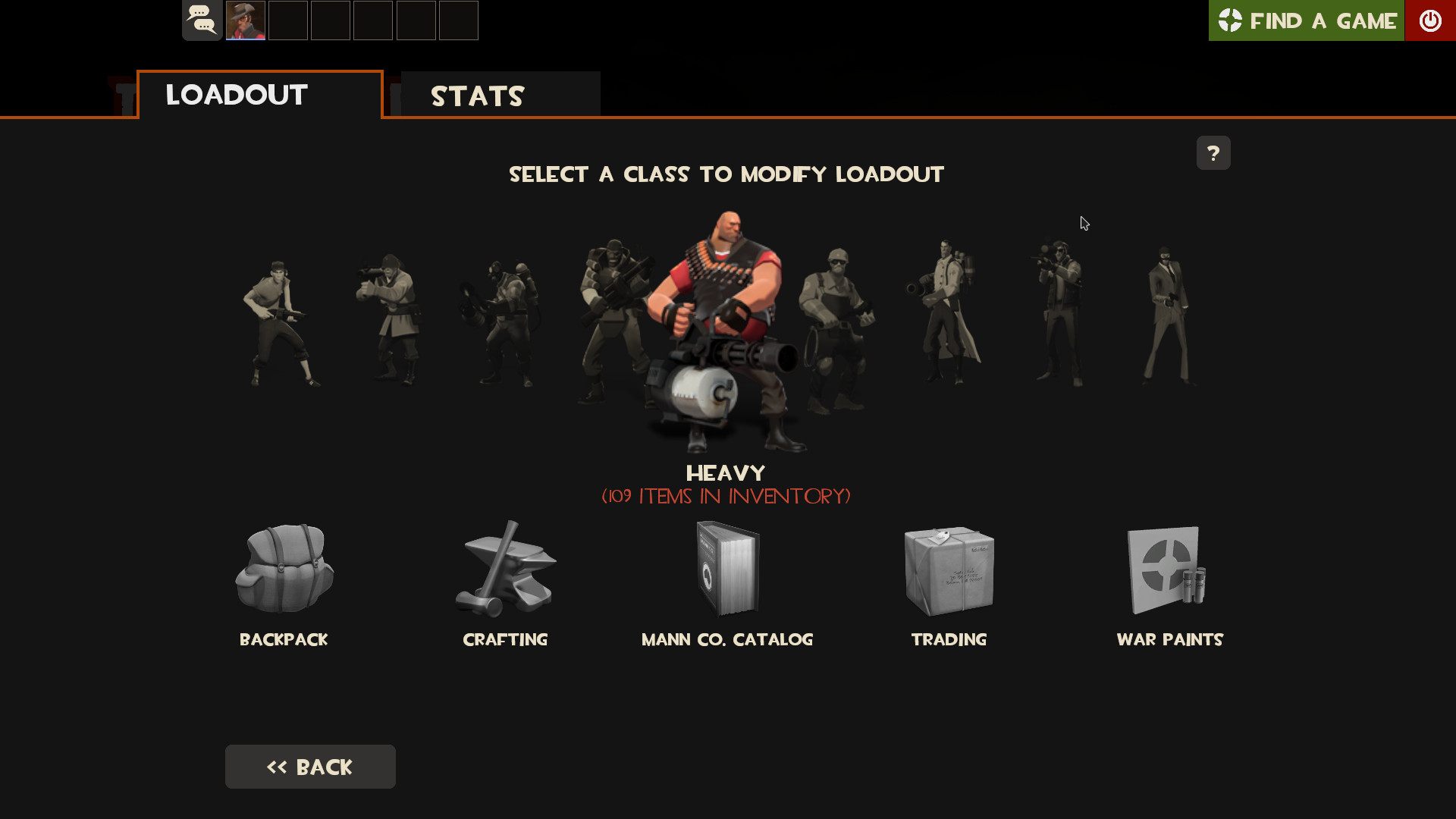Click the Sniper avatar in the party bar
Viewport: 1456px width, 819px height.
click(245, 20)
